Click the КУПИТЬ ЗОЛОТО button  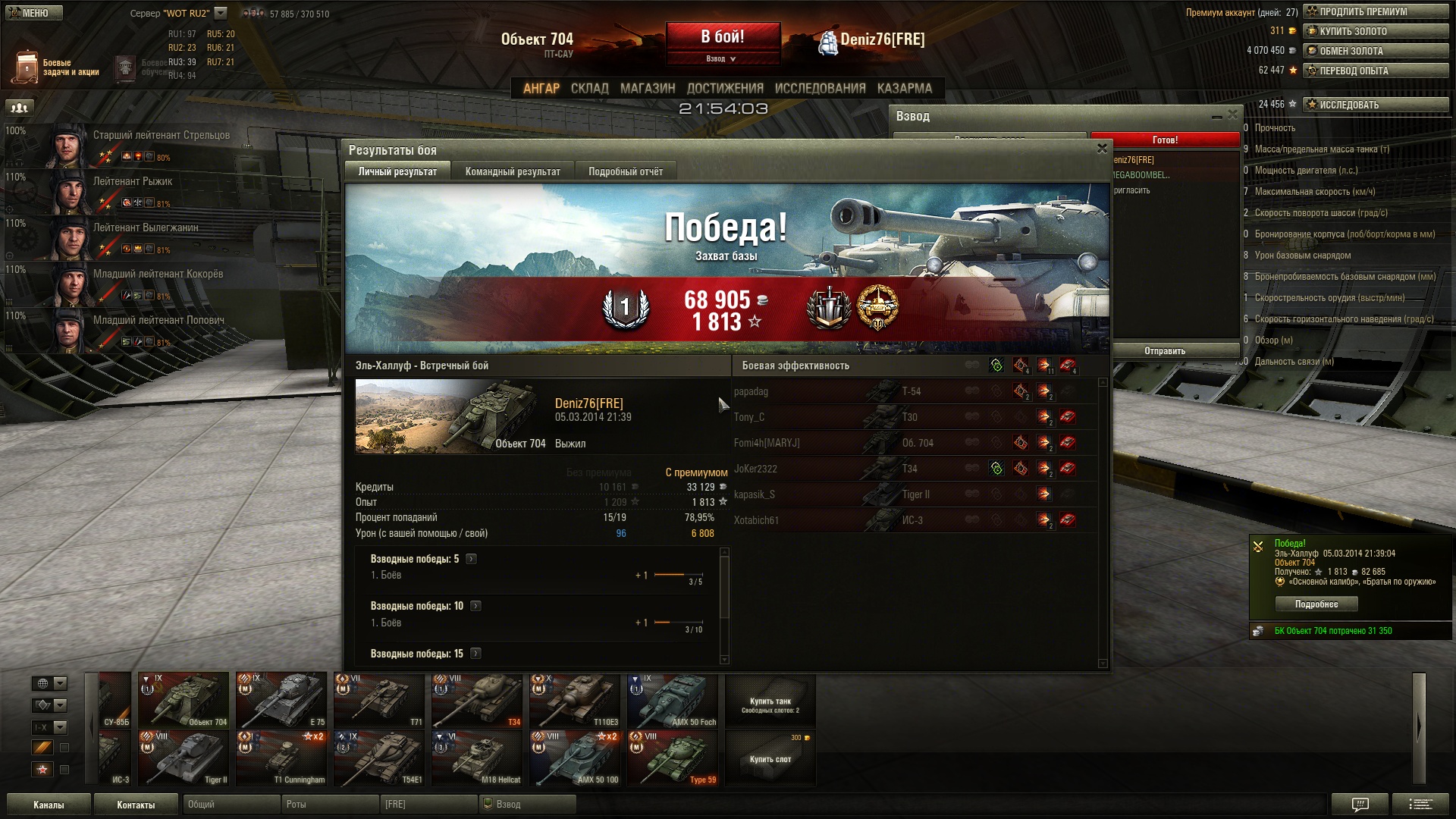tap(1375, 31)
